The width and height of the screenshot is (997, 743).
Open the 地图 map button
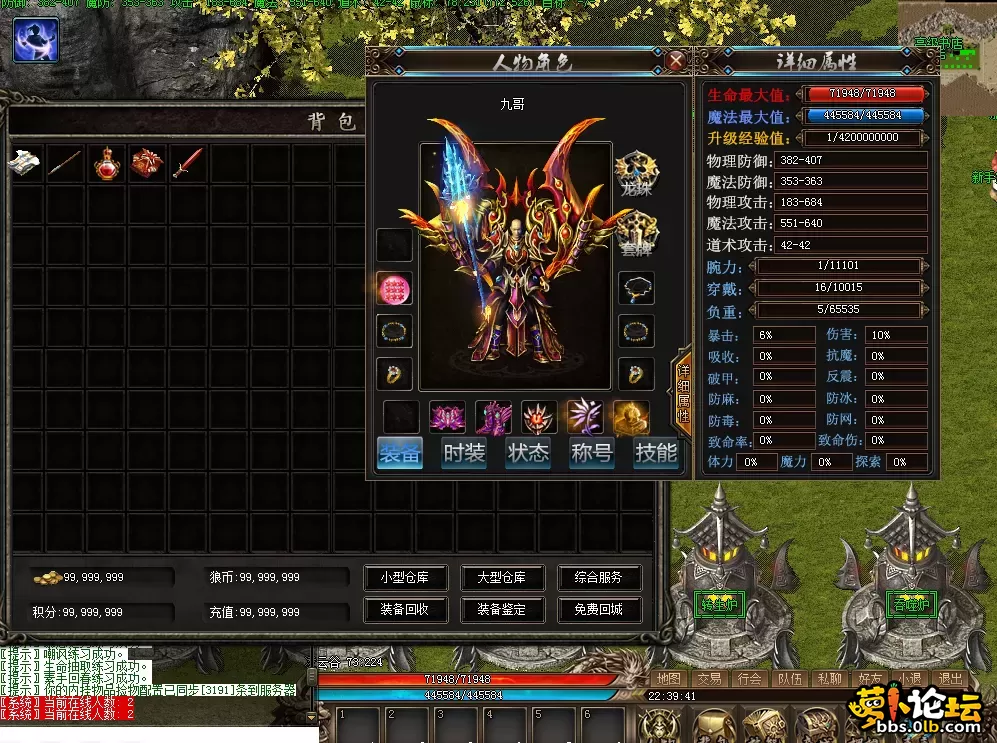668,679
